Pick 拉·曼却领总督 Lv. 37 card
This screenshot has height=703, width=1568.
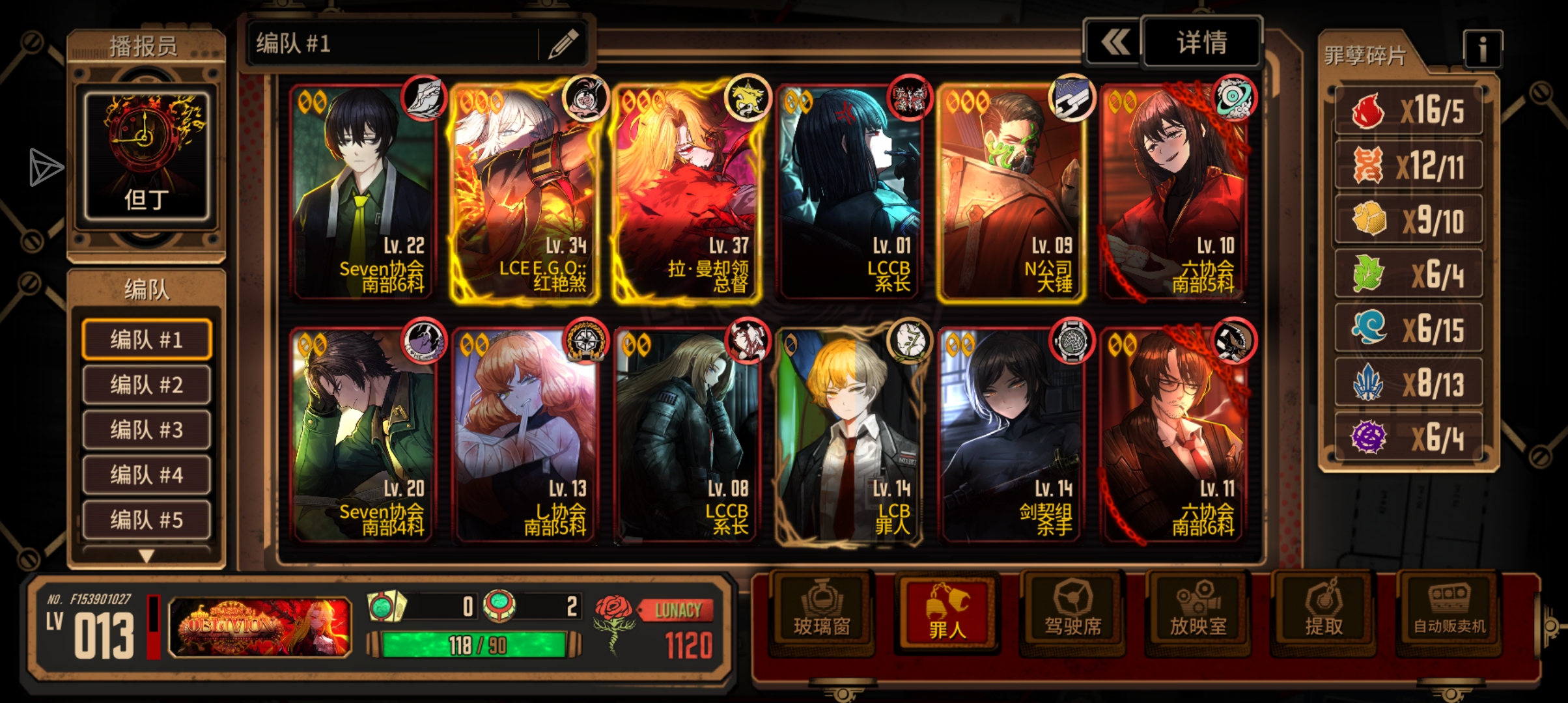pos(686,192)
